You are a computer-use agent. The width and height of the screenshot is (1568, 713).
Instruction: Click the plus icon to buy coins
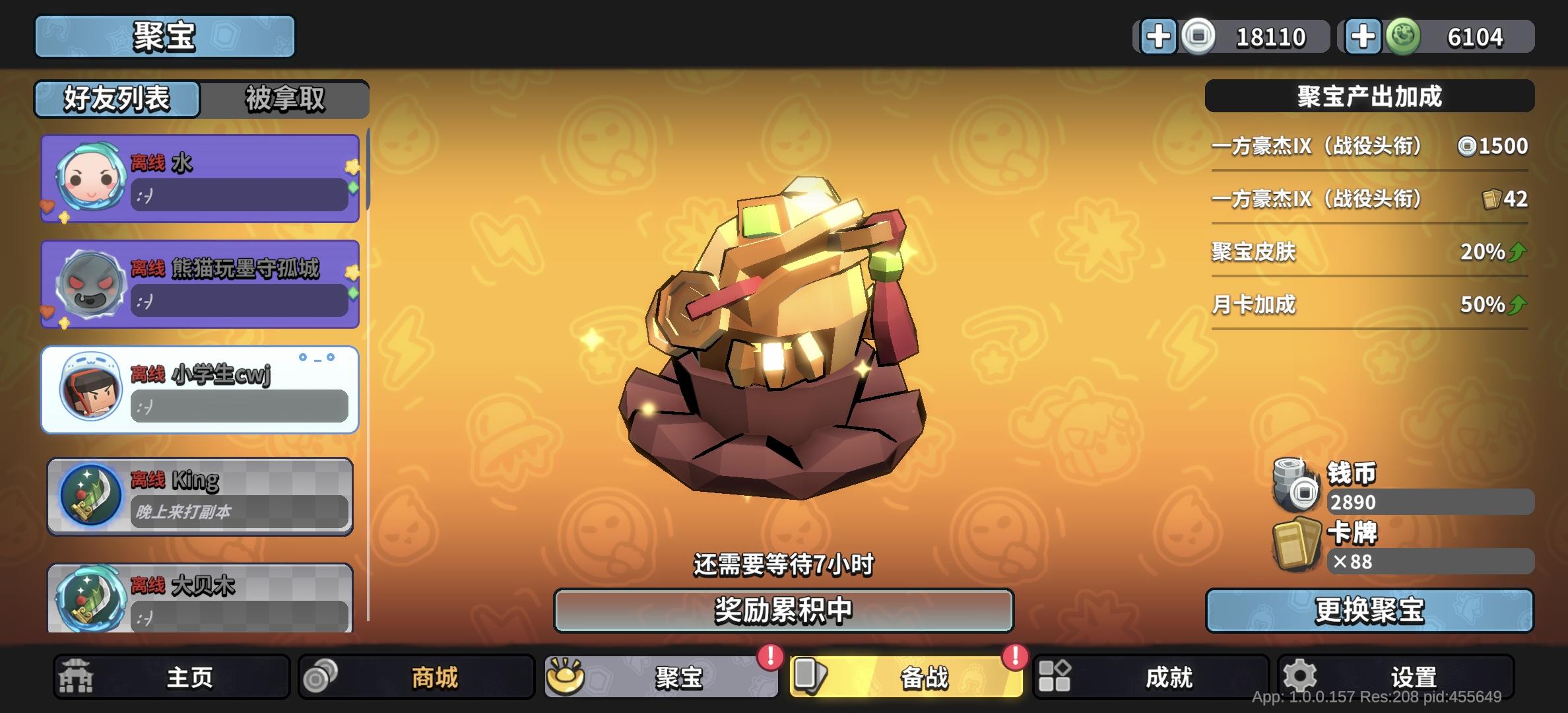click(x=1159, y=36)
